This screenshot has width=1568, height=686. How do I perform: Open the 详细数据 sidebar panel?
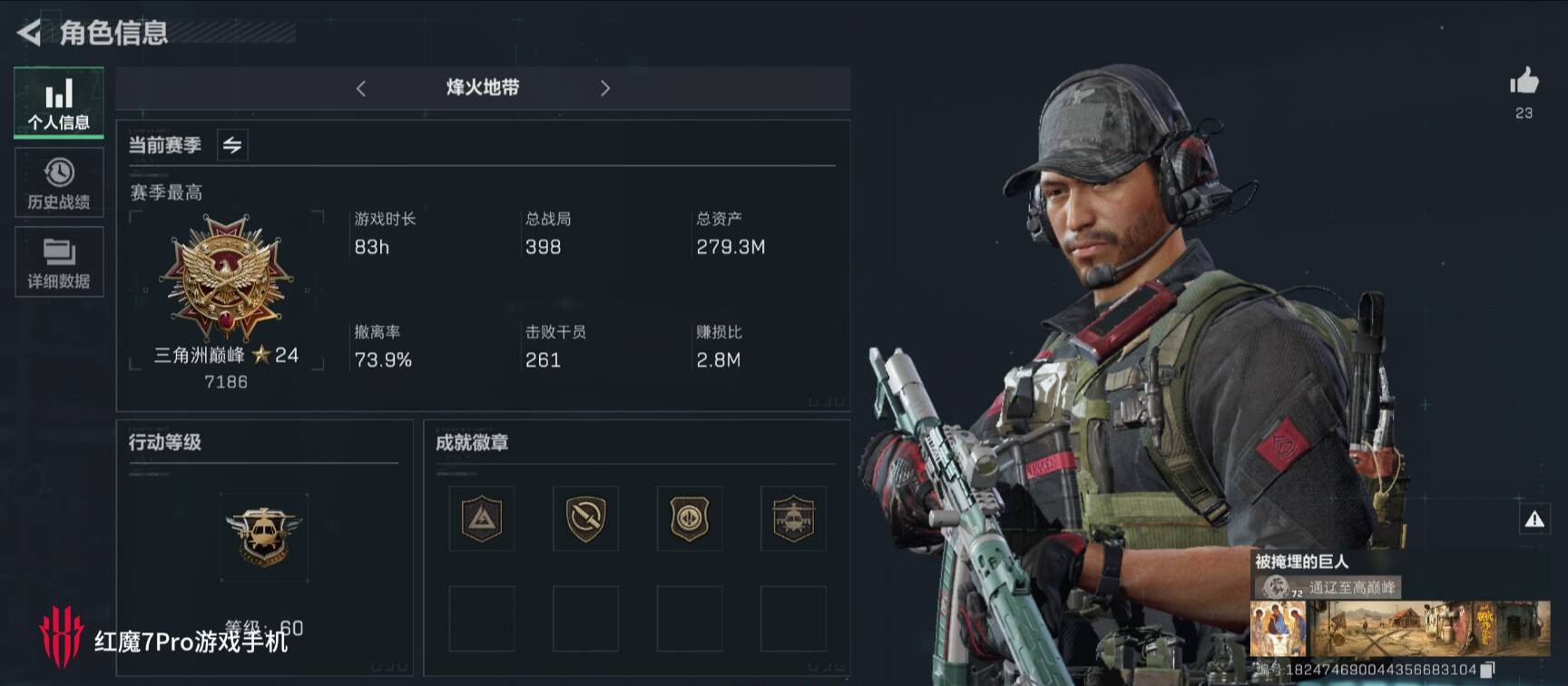coord(58,262)
